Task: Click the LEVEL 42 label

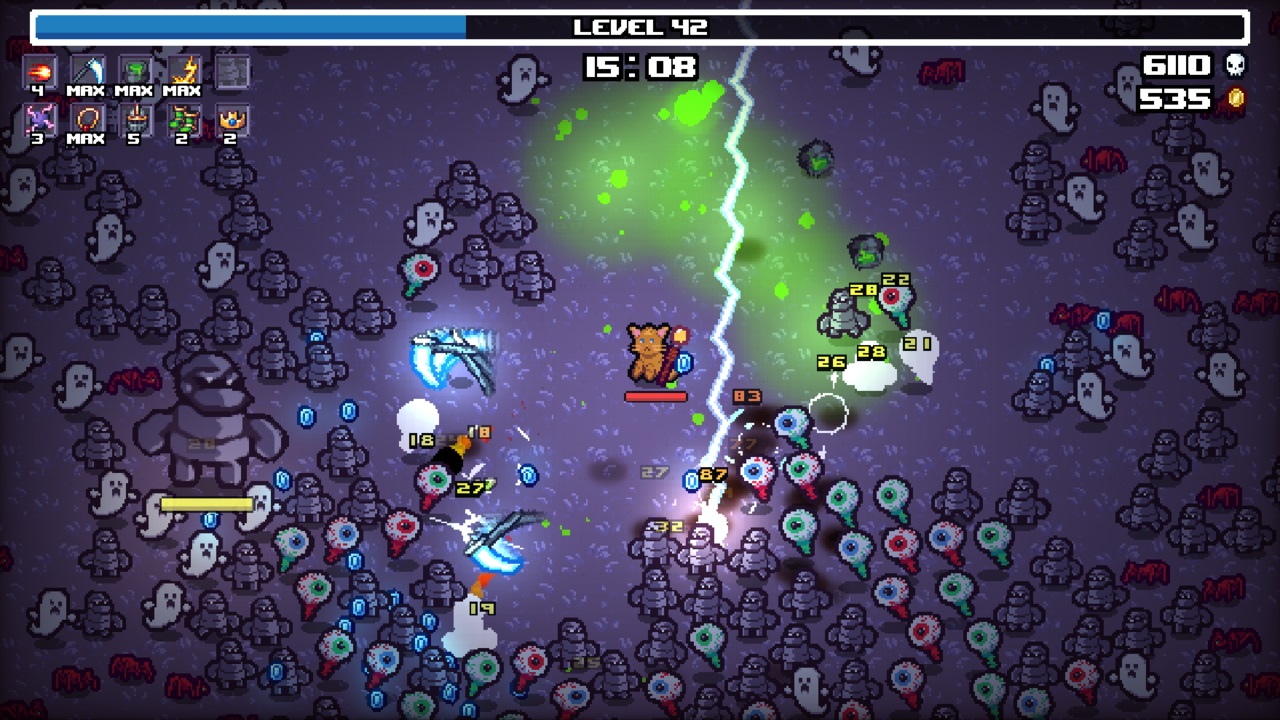Action: pos(640,27)
